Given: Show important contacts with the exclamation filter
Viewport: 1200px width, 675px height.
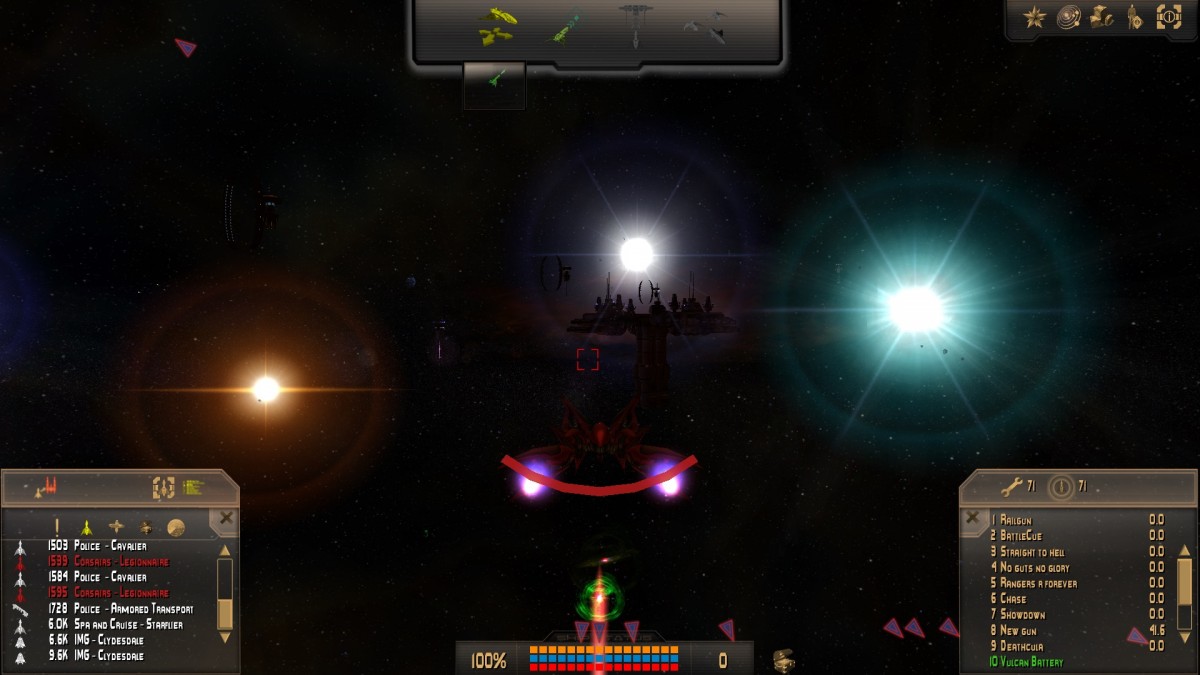Looking at the screenshot, I should (x=57, y=527).
